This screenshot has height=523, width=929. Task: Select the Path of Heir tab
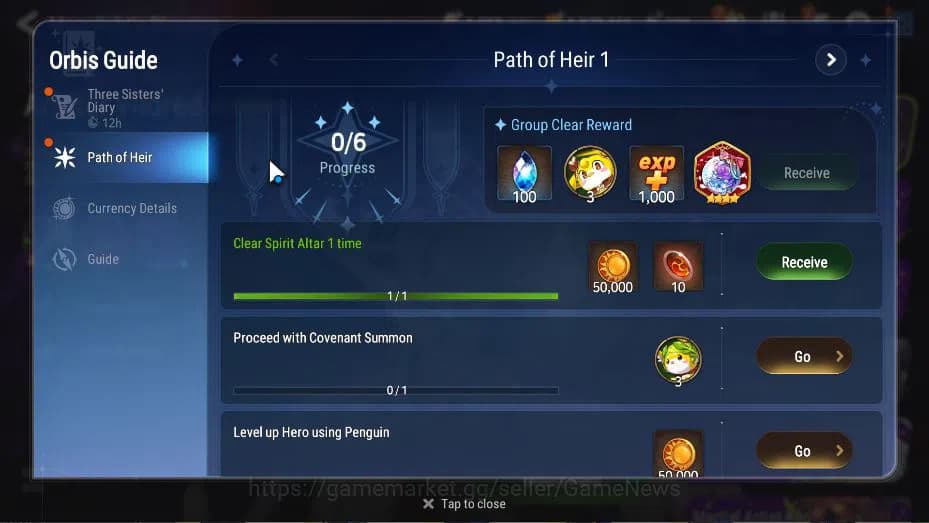point(120,157)
